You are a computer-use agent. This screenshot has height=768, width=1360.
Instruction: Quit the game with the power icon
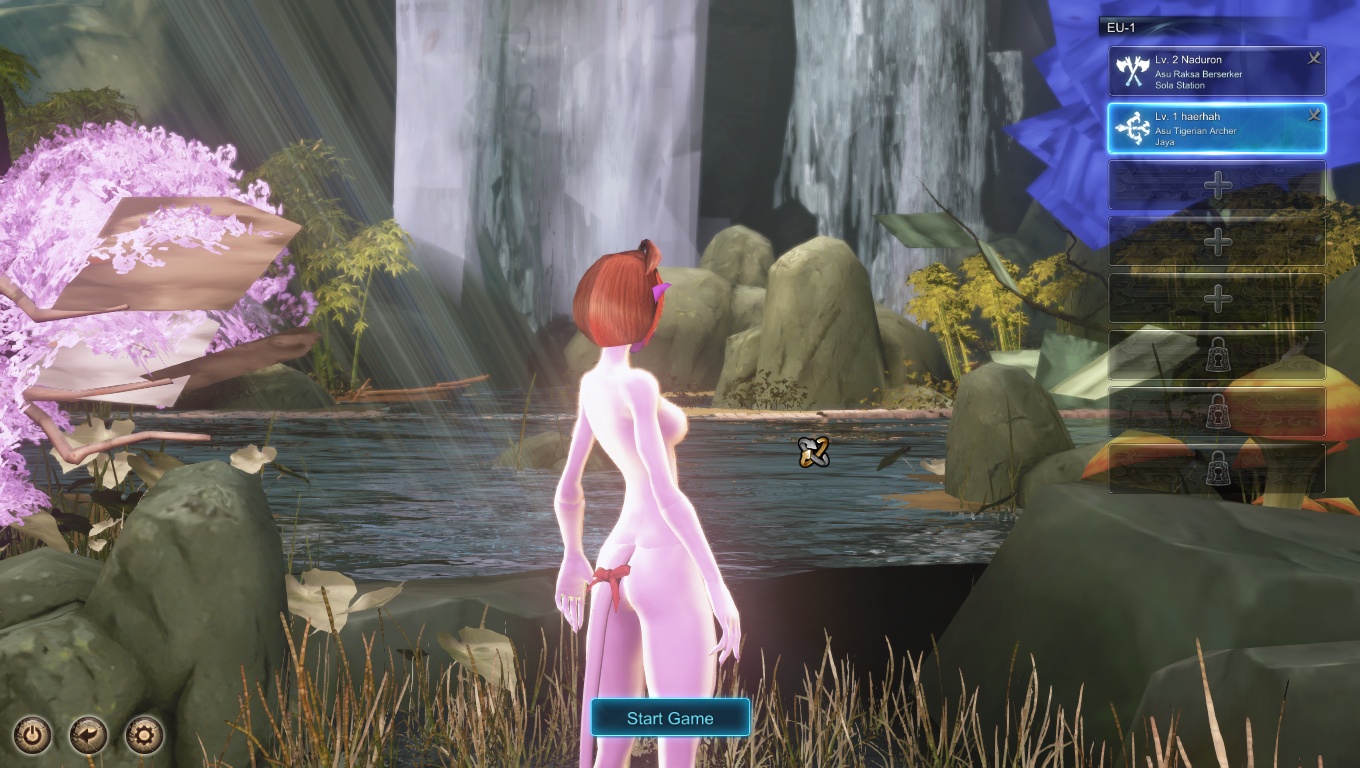click(32, 736)
